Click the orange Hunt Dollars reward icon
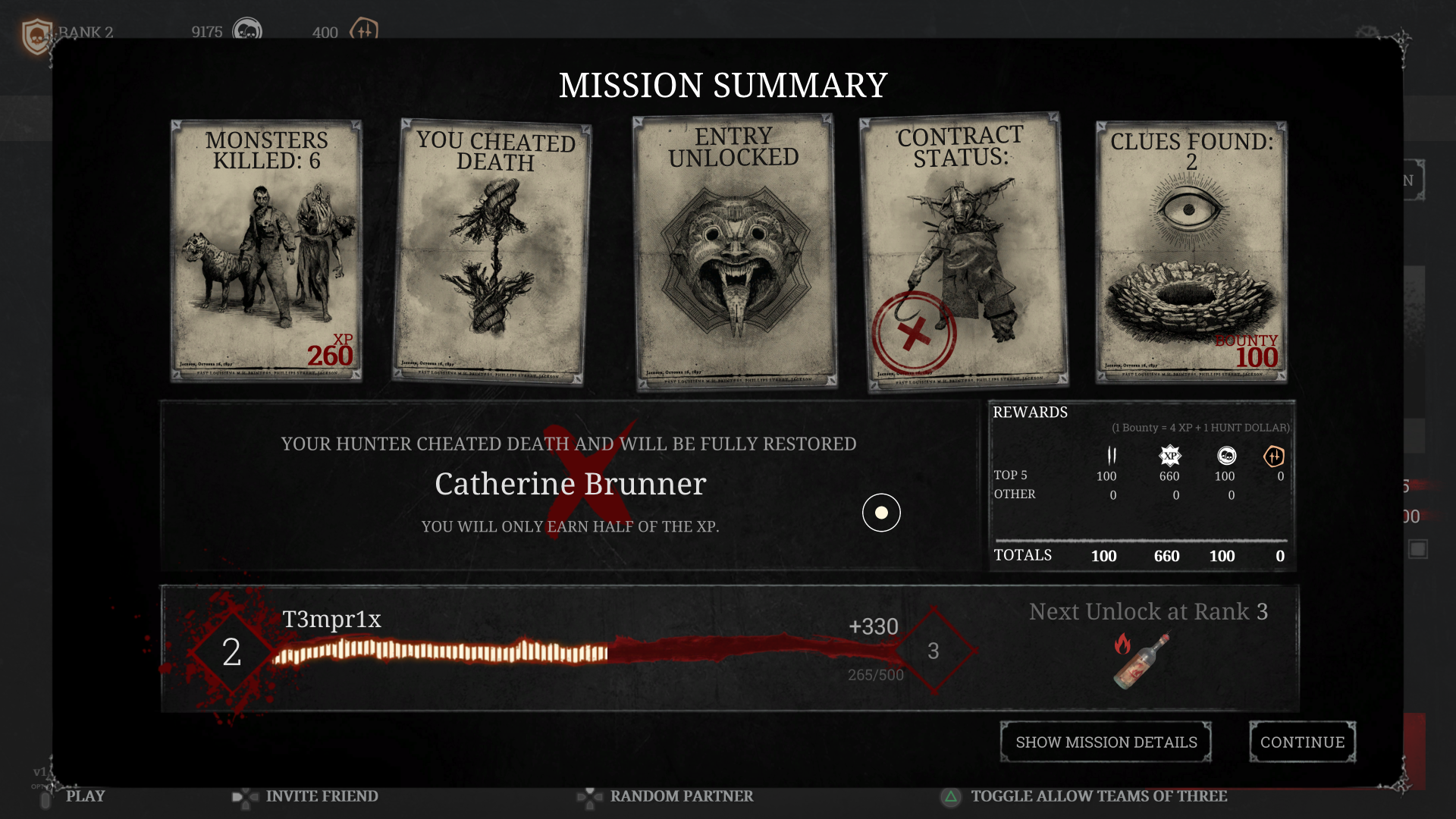The width and height of the screenshot is (1456, 819). (1276, 457)
